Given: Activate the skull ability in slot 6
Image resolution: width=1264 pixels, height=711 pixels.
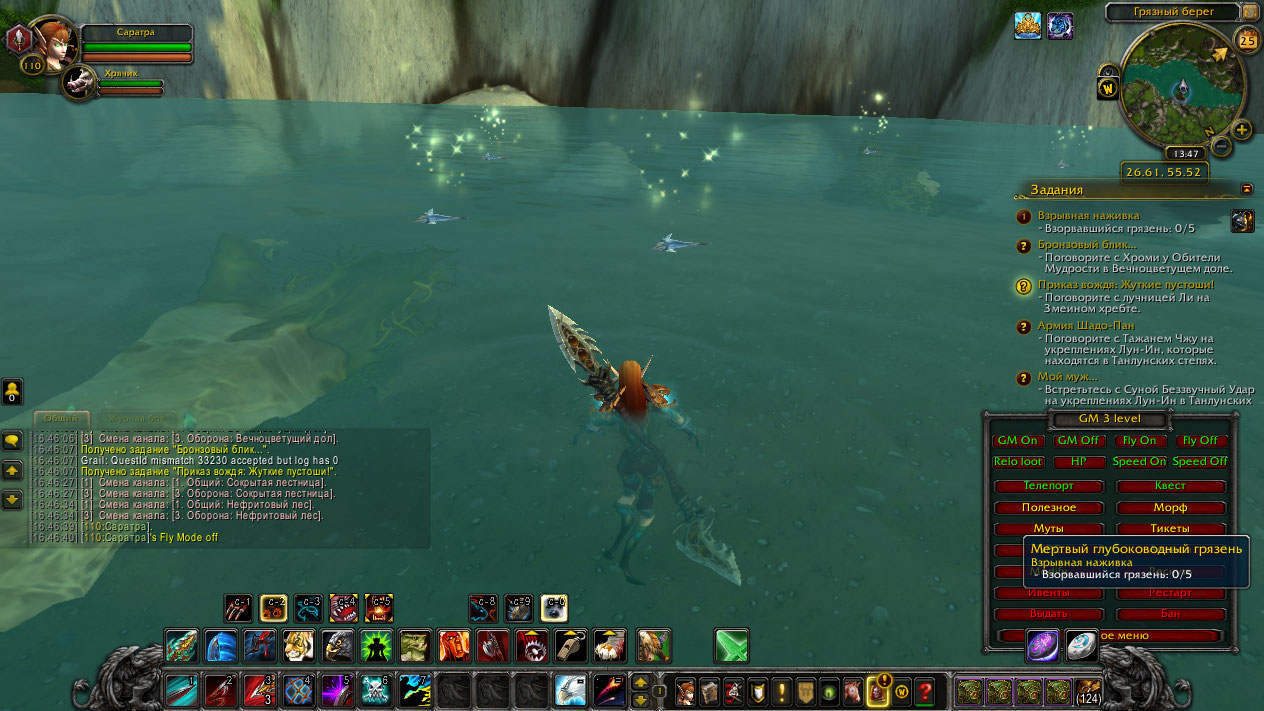Looking at the screenshot, I should 373,691.
